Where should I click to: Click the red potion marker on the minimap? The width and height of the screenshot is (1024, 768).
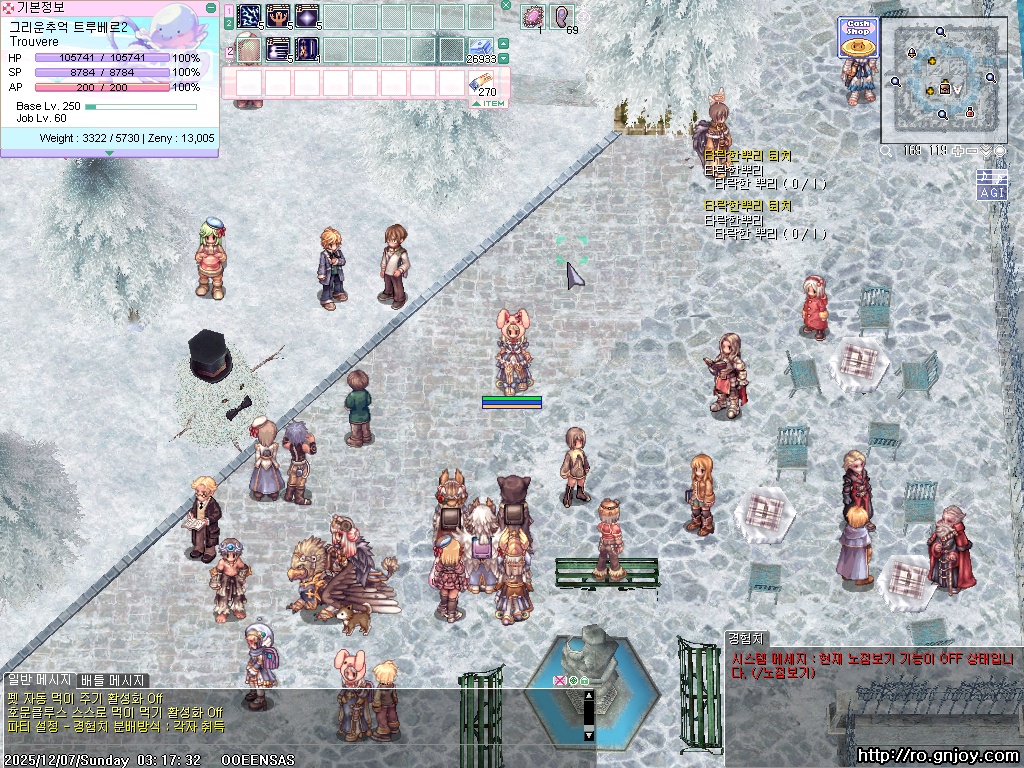click(x=969, y=114)
